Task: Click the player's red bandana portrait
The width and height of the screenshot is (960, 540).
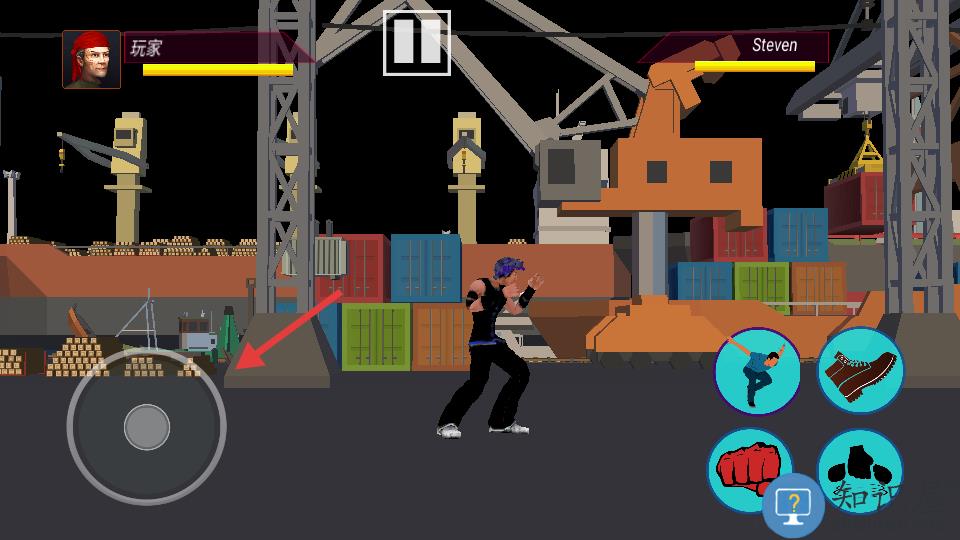Action: click(92, 59)
